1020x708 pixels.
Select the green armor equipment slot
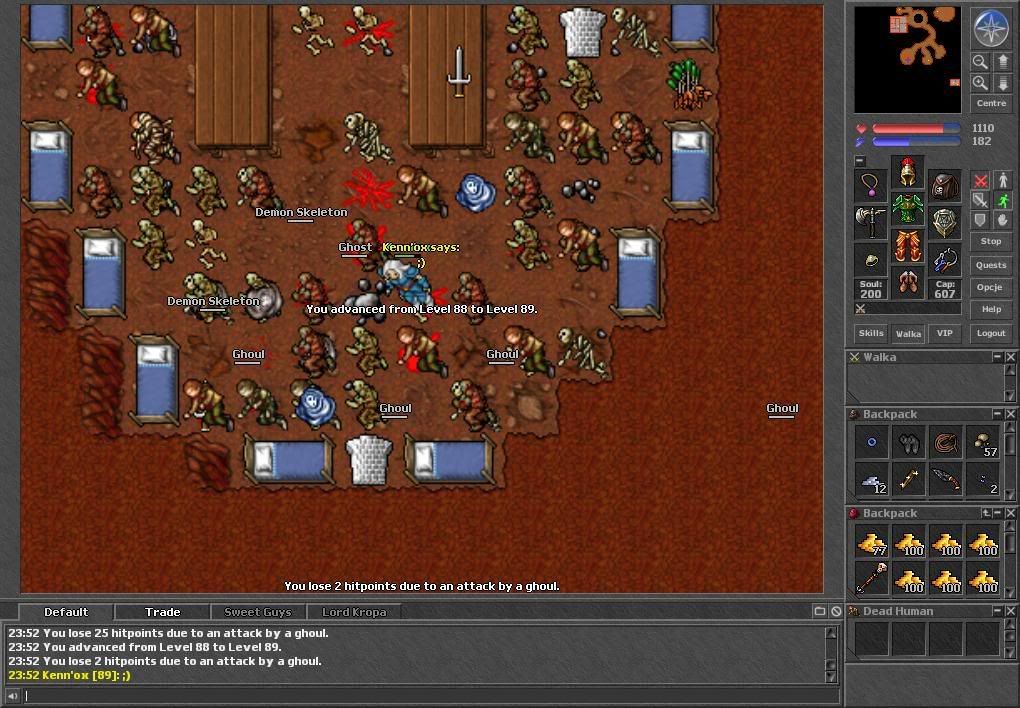[907, 208]
